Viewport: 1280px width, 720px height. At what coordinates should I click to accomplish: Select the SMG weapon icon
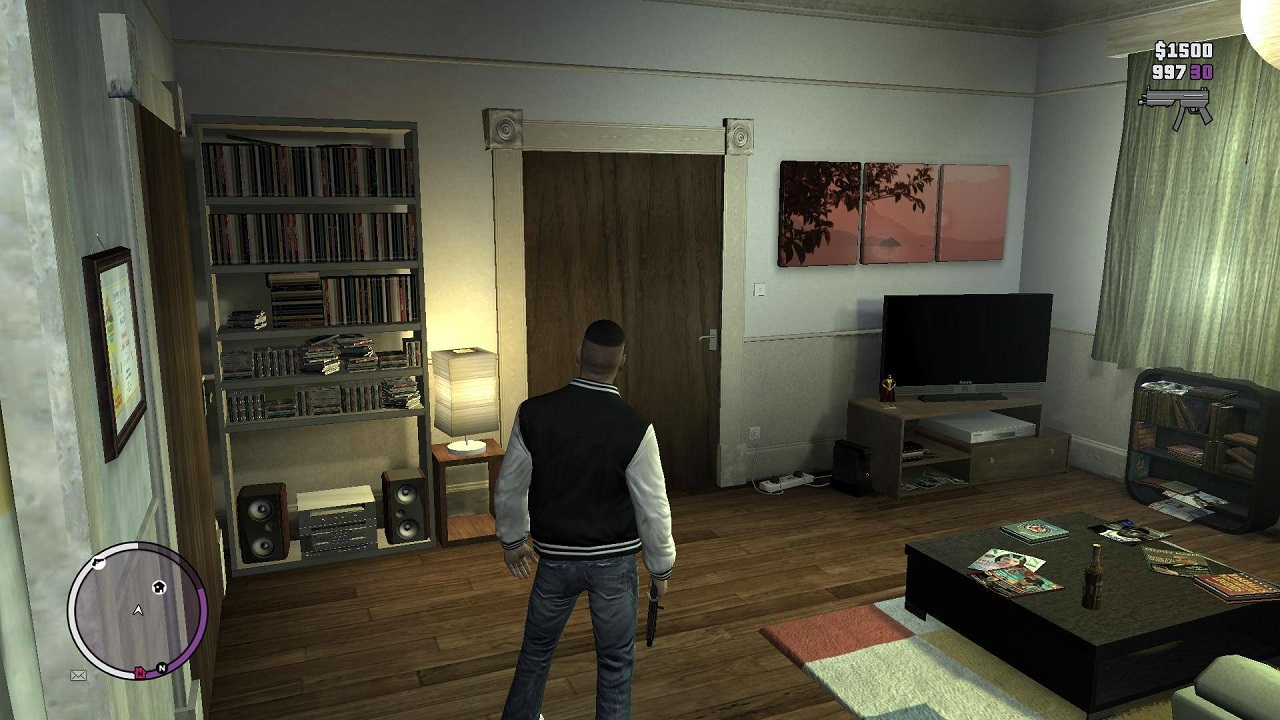point(1176,106)
